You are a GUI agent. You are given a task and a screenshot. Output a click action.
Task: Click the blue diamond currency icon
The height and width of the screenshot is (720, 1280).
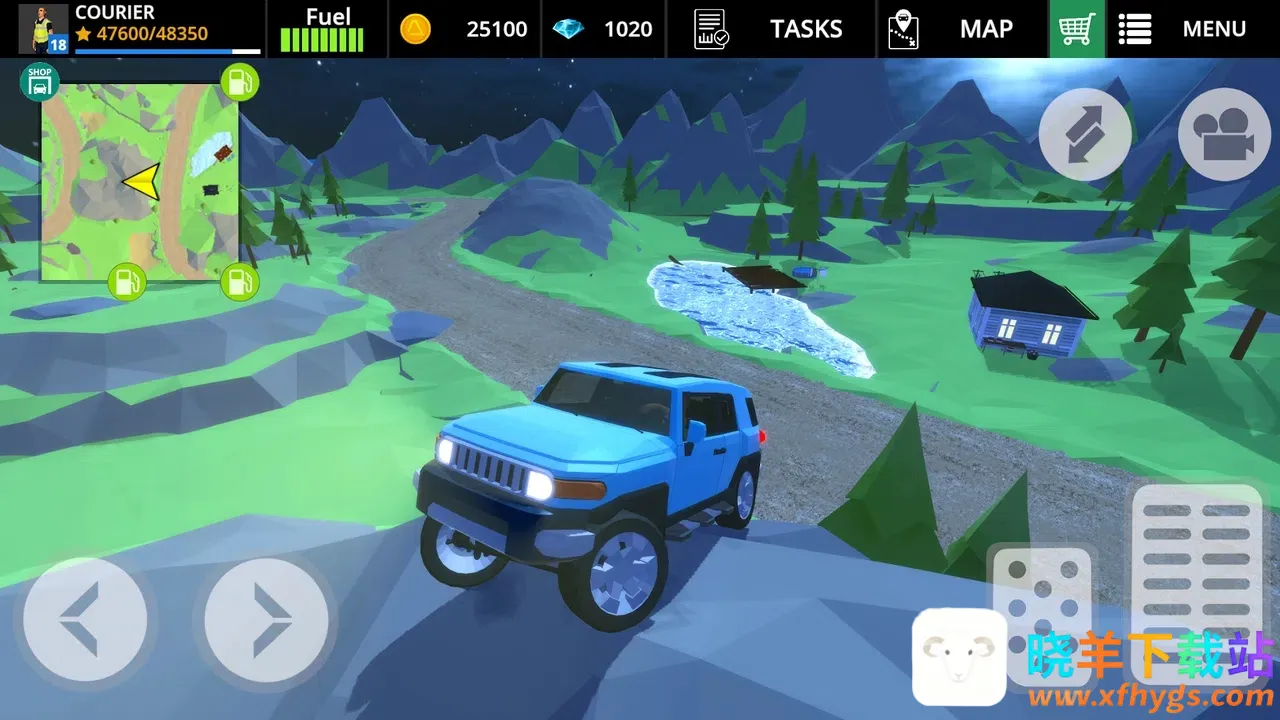568,29
